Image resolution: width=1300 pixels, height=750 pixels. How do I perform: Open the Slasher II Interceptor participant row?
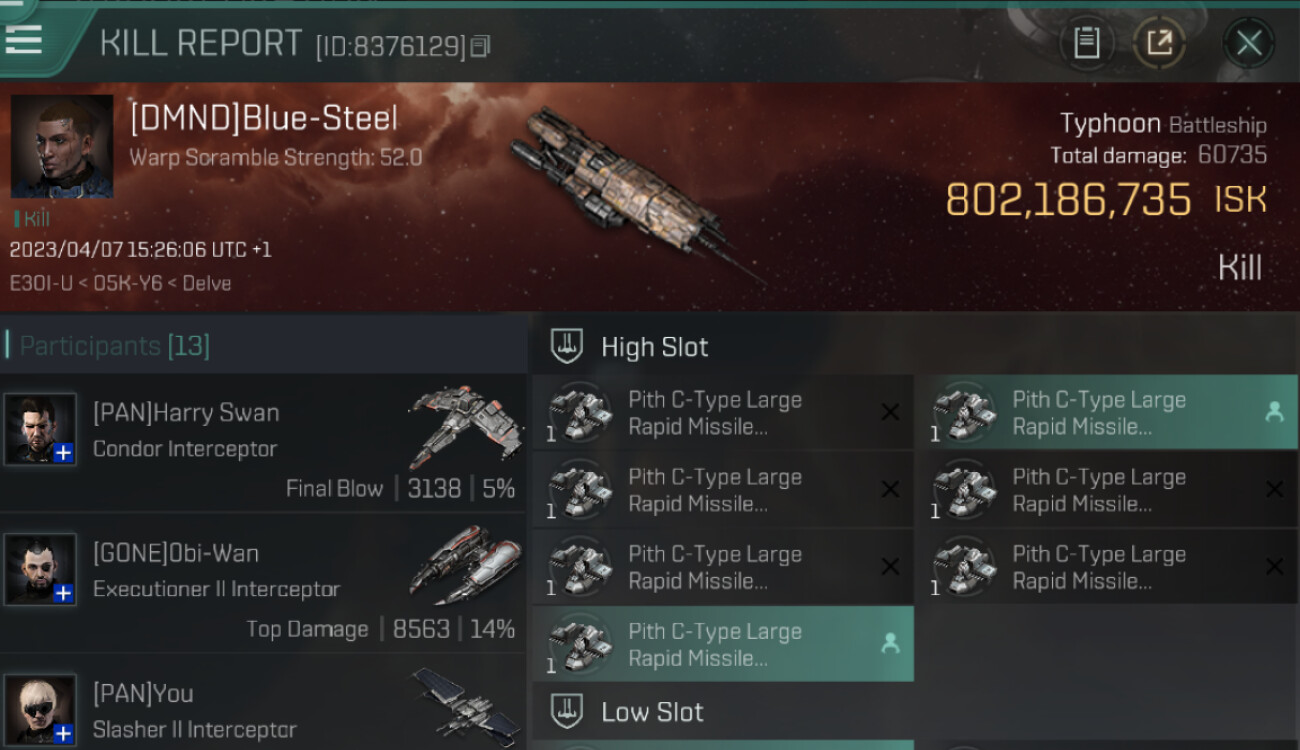[262, 710]
